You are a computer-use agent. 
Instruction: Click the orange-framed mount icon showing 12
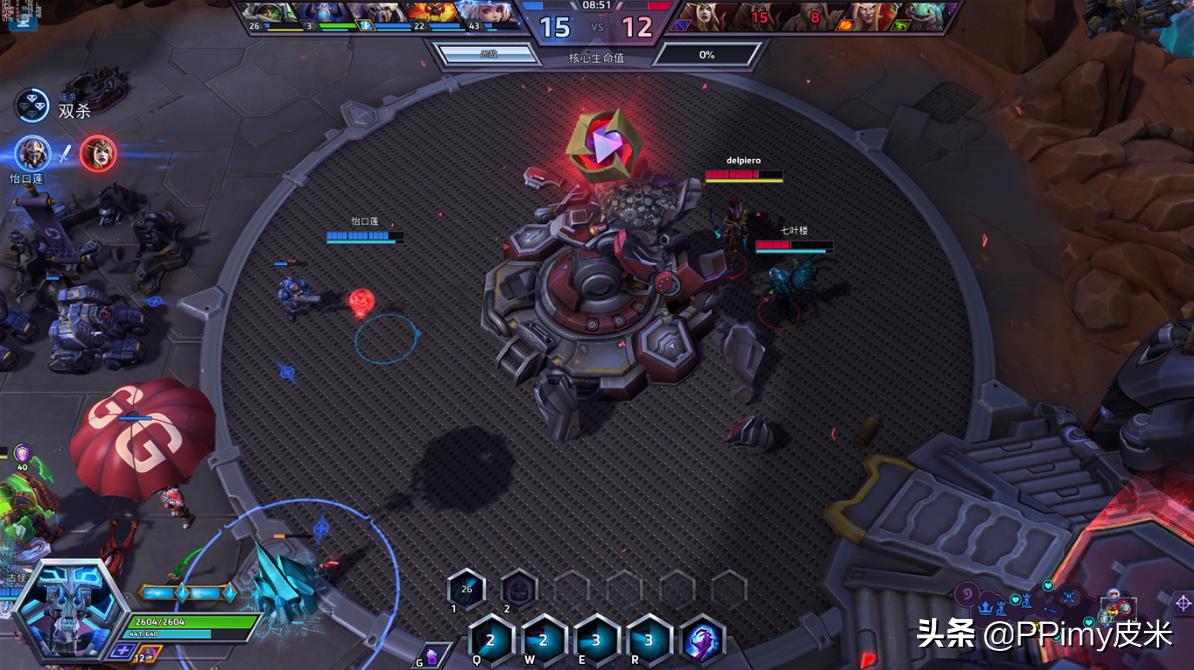tap(147, 655)
